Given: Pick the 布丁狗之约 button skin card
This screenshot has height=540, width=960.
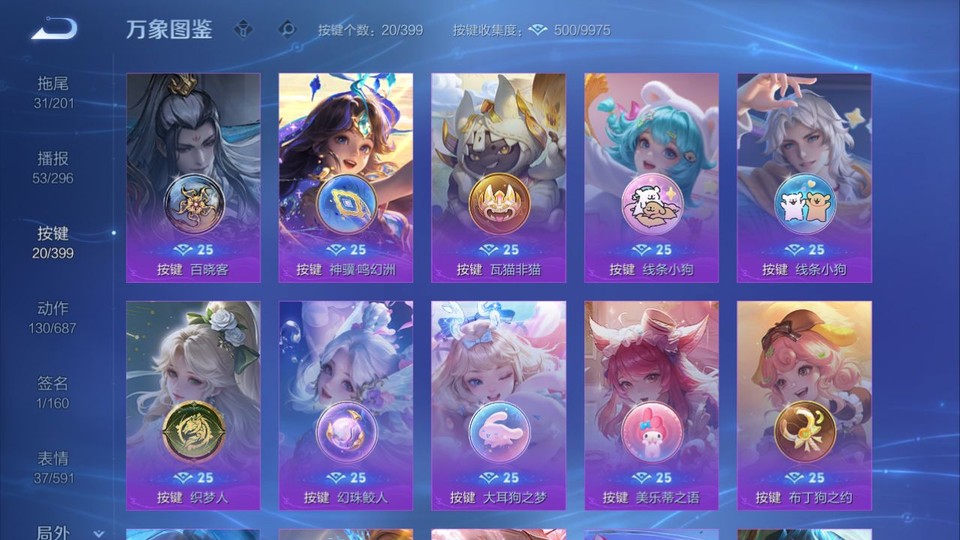Looking at the screenshot, I should click(x=804, y=405).
